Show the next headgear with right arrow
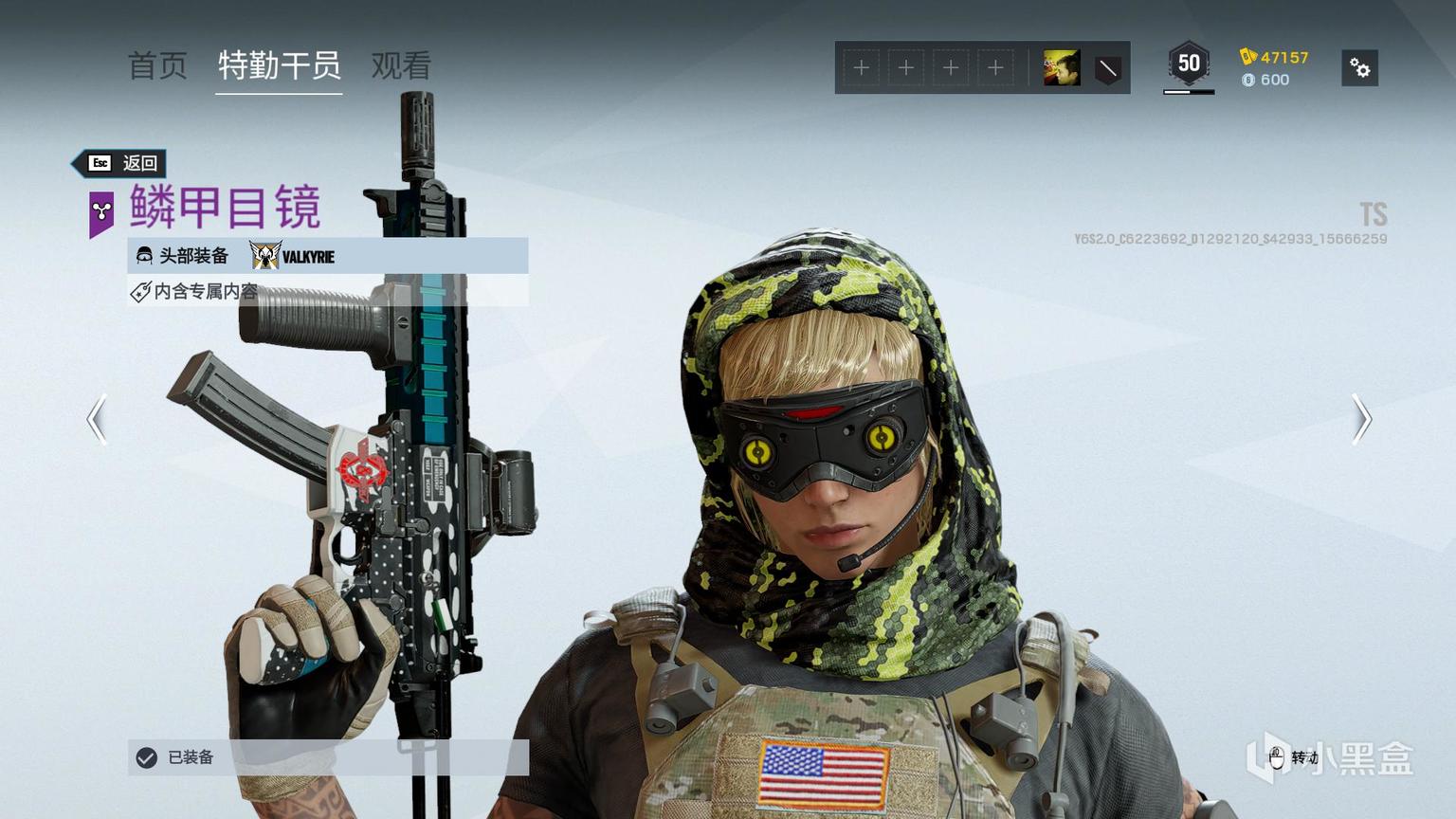 tap(1361, 419)
